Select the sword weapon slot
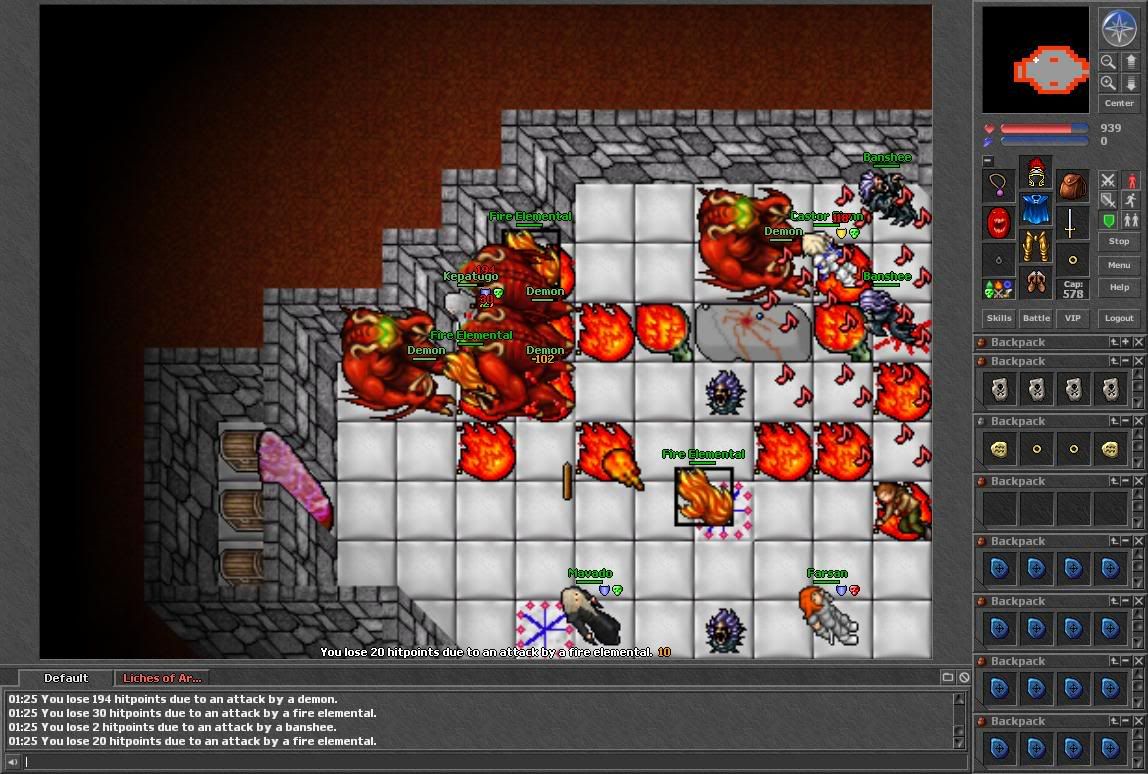This screenshot has height=774, width=1148. click(1073, 222)
